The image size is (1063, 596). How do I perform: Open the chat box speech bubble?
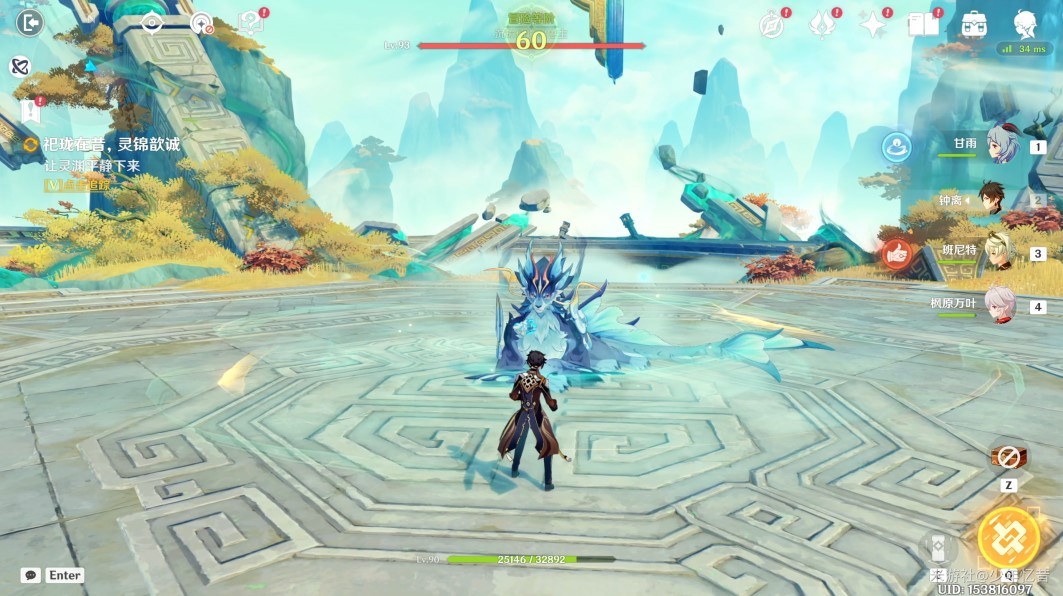[x=31, y=575]
